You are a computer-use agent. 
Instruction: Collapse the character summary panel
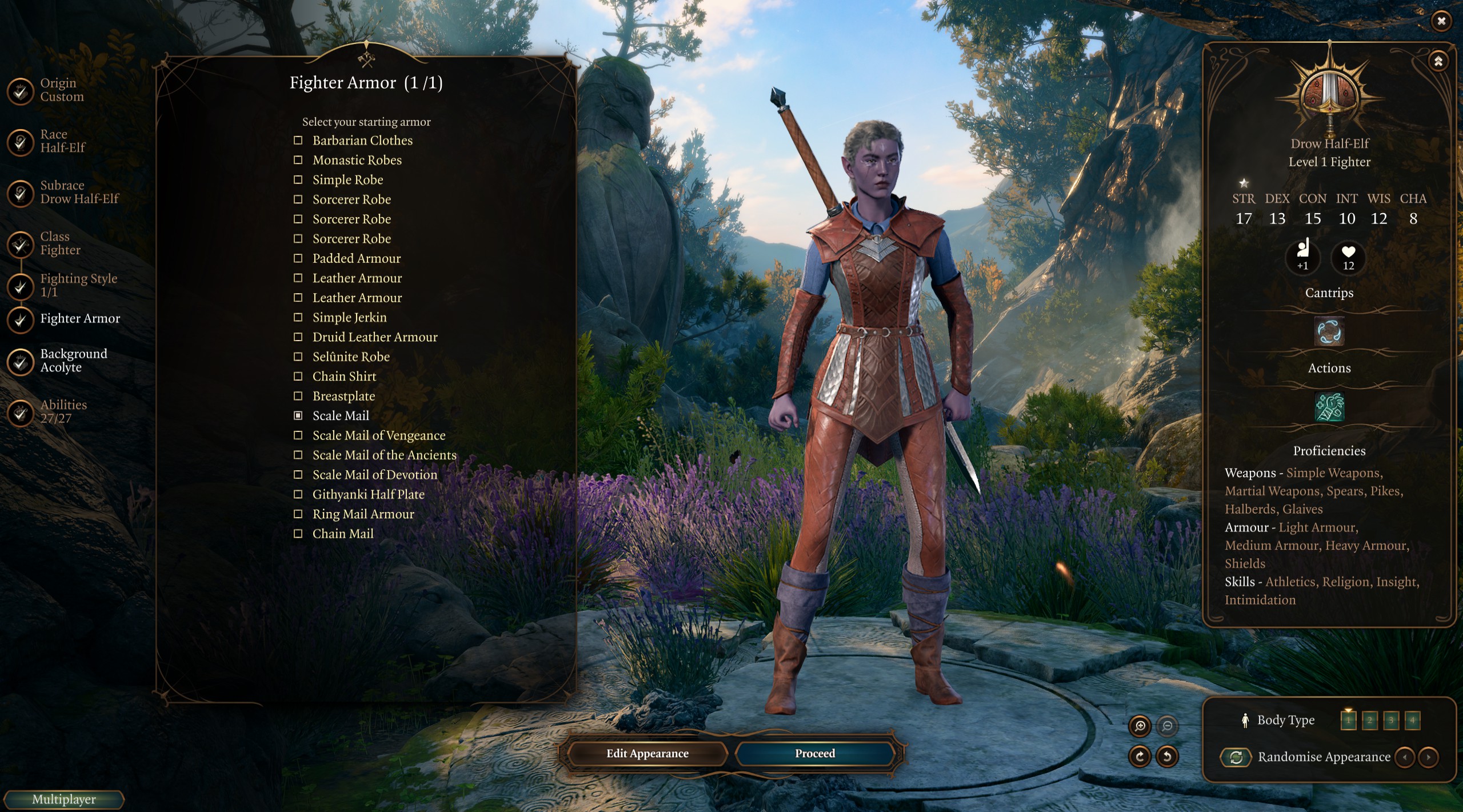[x=1438, y=61]
